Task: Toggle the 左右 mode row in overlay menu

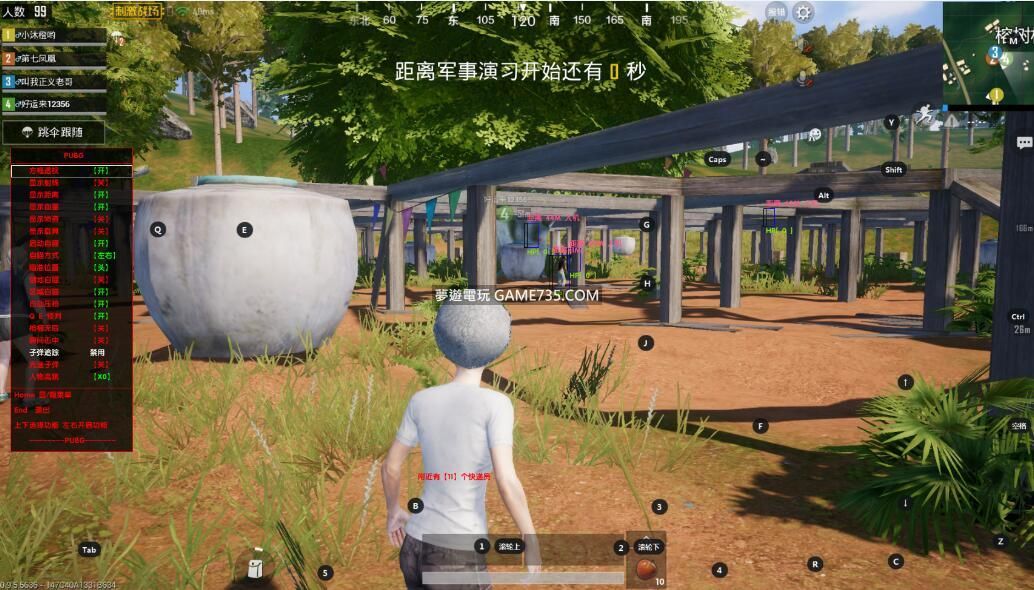Action: pyautogui.click(x=71, y=255)
